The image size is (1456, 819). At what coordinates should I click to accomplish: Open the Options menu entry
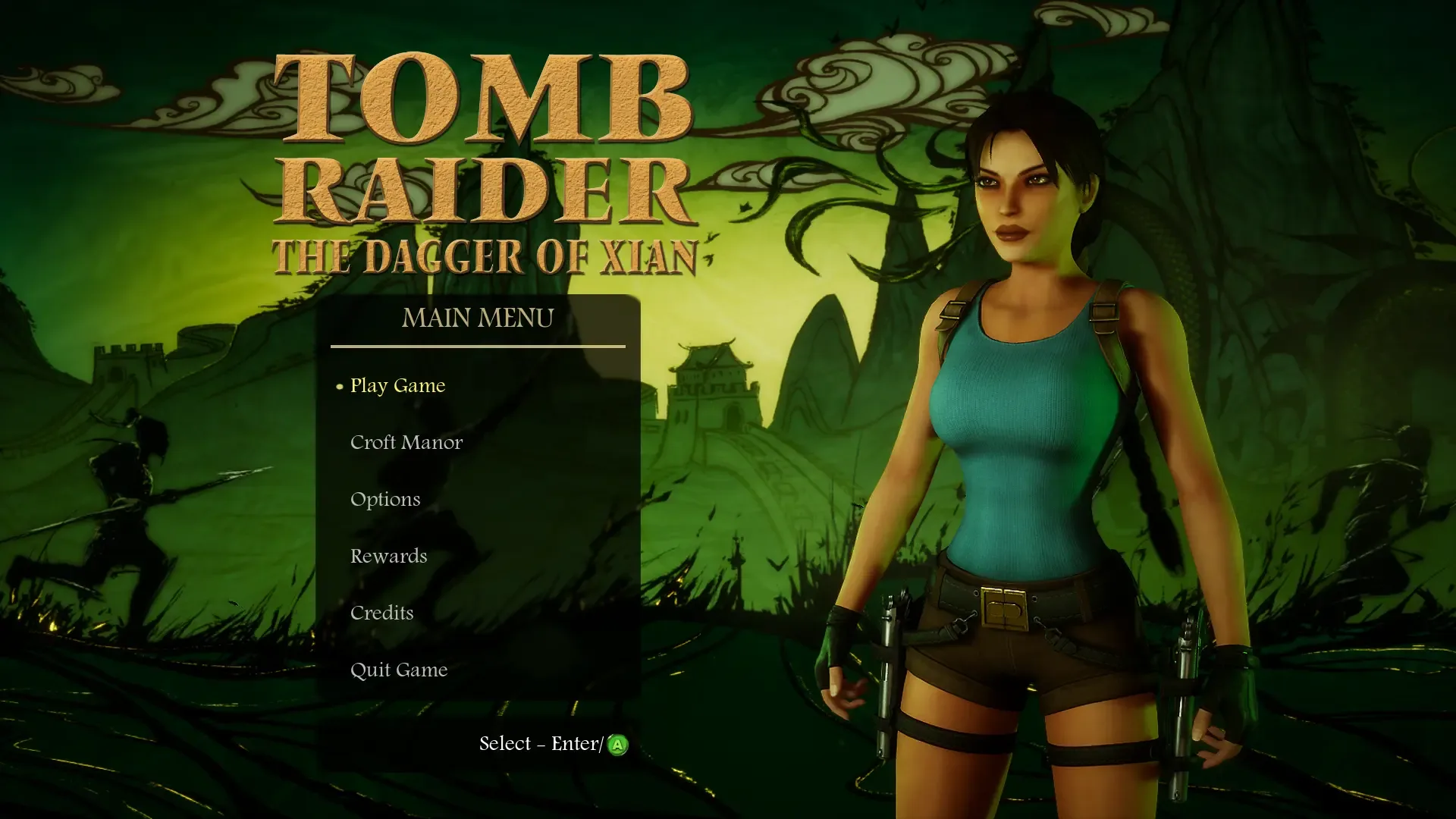click(384, 499)
